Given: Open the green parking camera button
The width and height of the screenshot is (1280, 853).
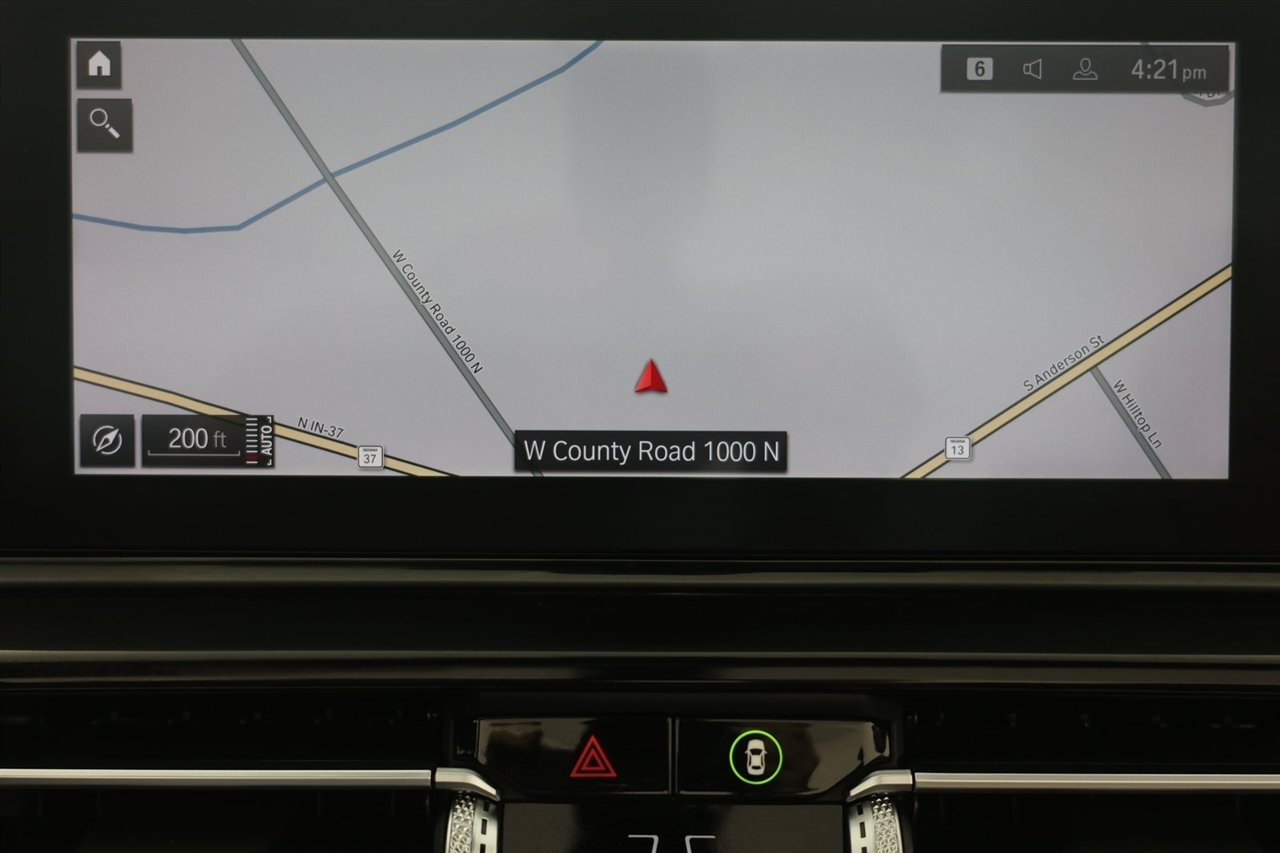Looking at the screenshot, I should point(755,756).
